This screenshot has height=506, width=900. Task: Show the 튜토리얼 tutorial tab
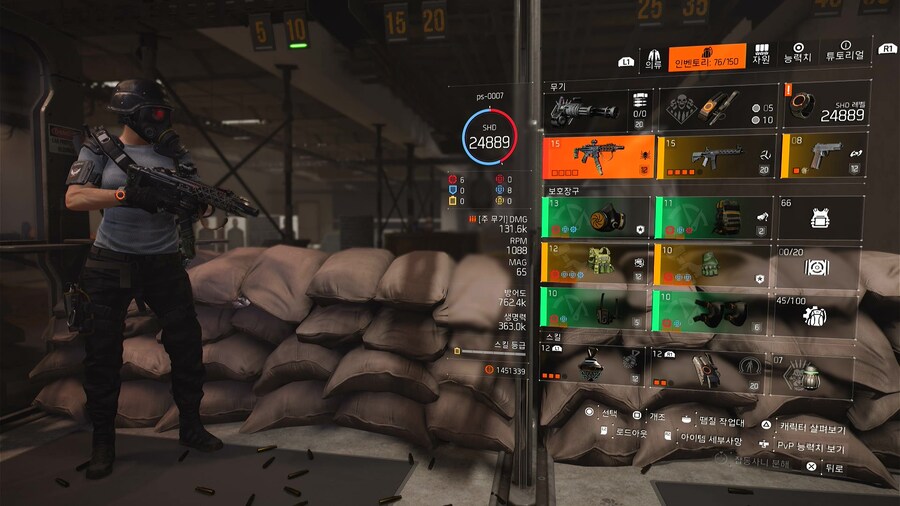pos(845,57)
